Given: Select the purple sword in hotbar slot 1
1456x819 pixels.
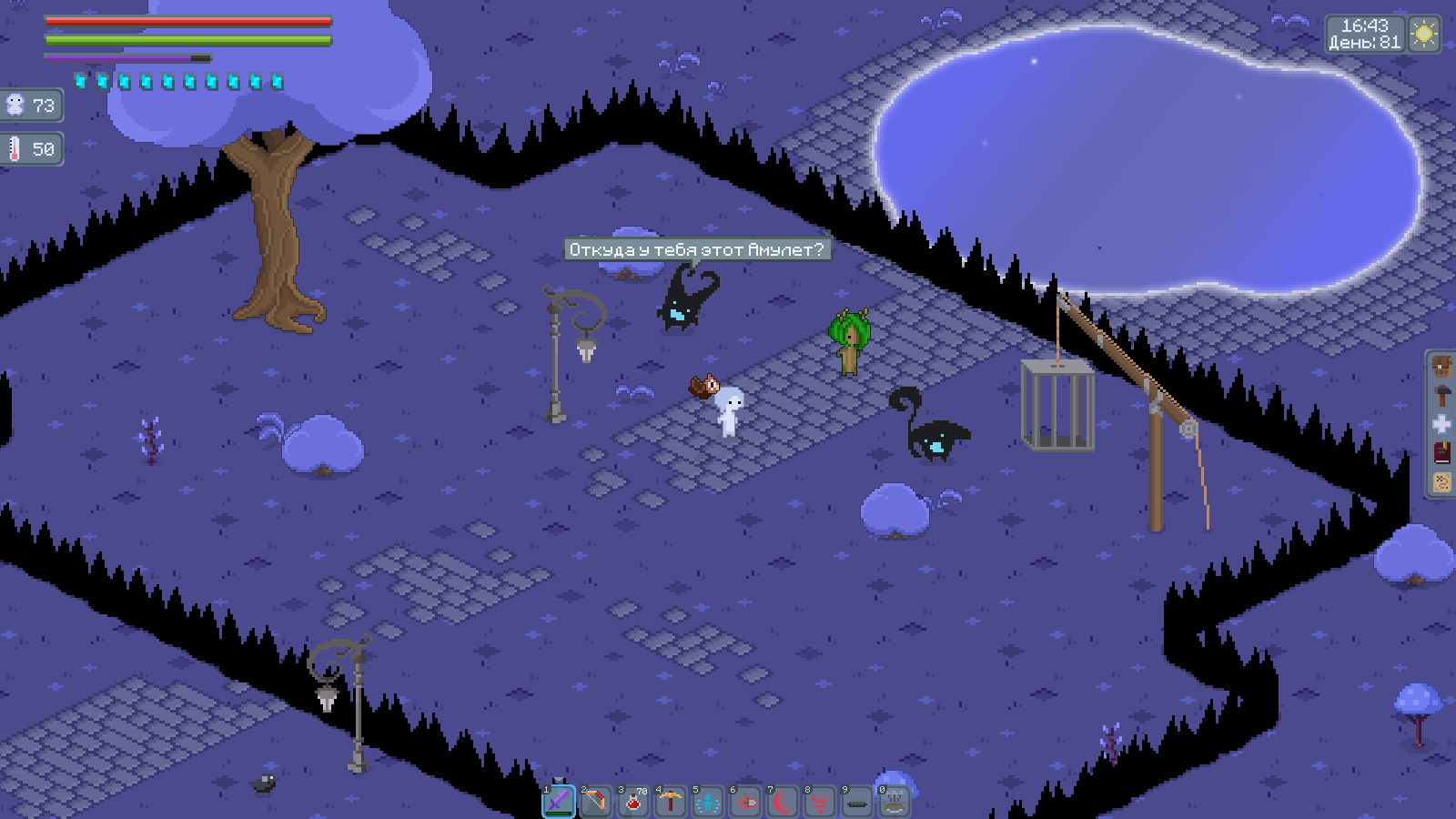Looking at the screenshot, I should 559,802.
